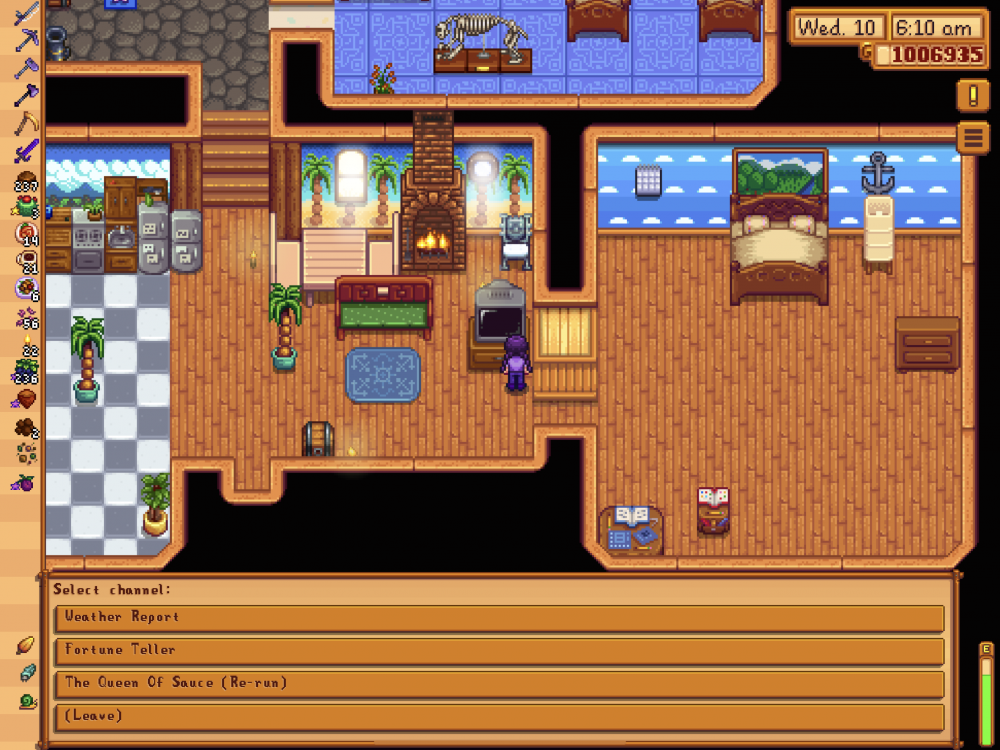Image resolution: width=1000 pixels, height=750 pixels.
Task: Choose the Weather Report channel
Action: click(x=498, y=617)
